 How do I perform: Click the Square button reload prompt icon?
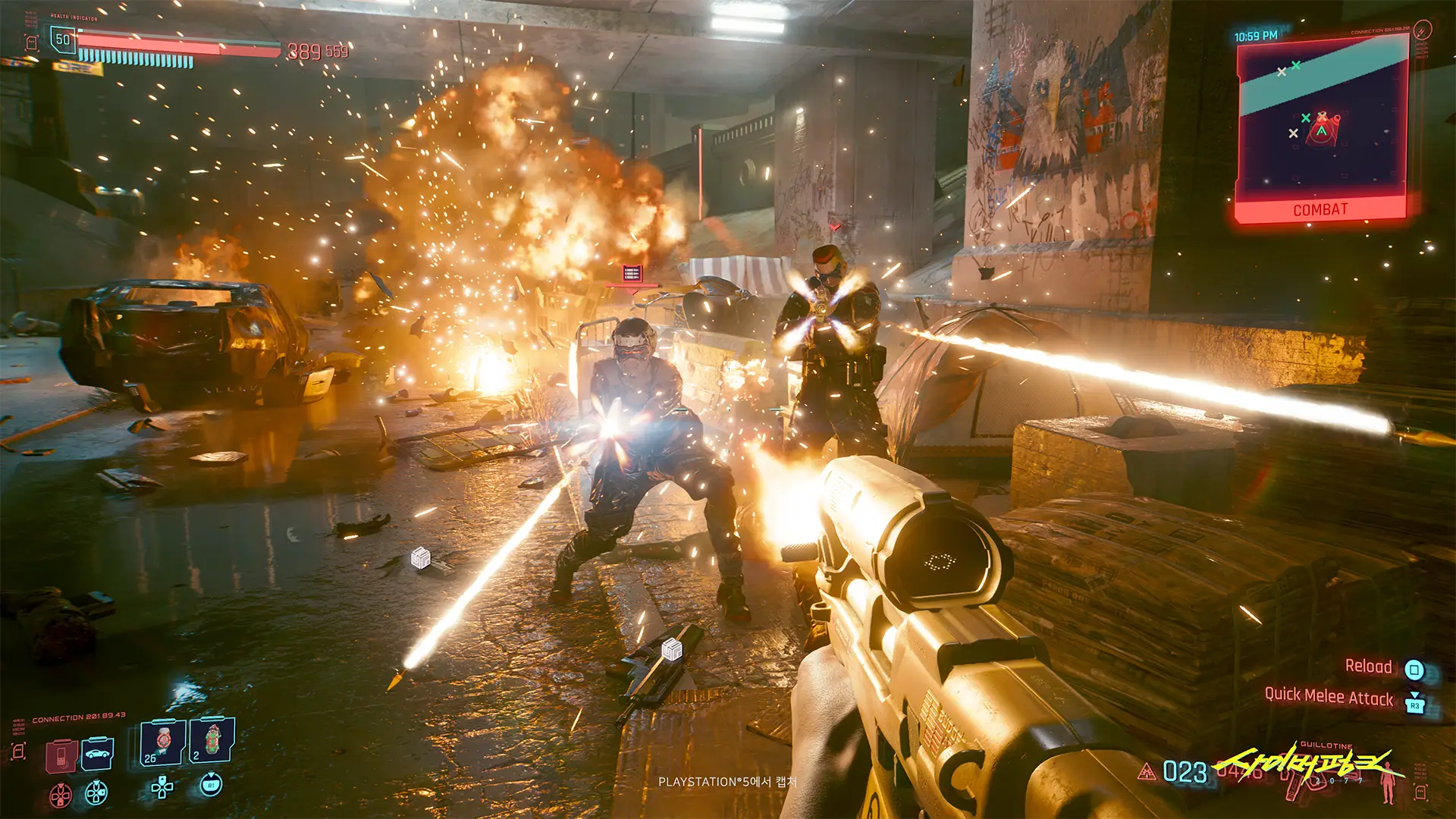1414,670
